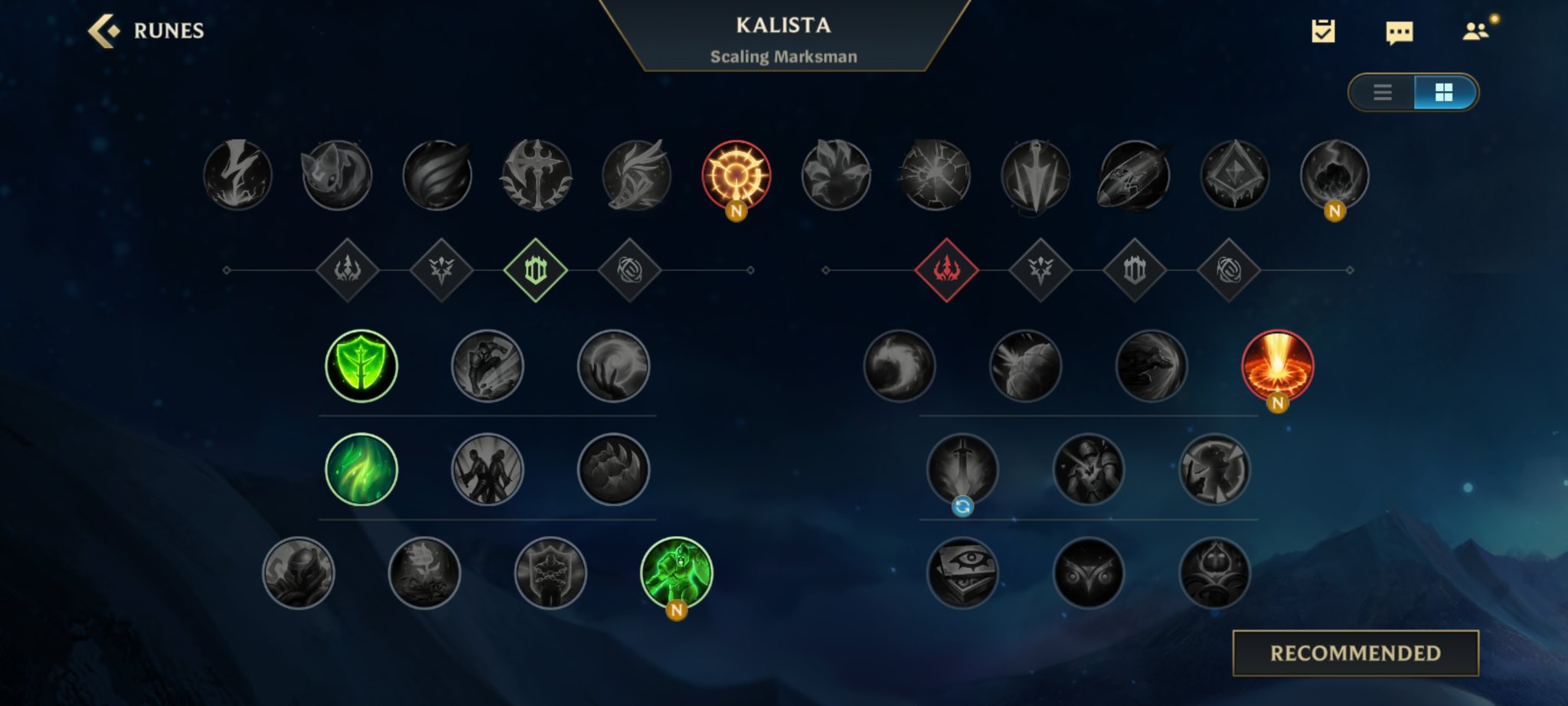Select the green Second Wind flame rune
This screenshot has width=1568, height=706.
pos(361,469)
